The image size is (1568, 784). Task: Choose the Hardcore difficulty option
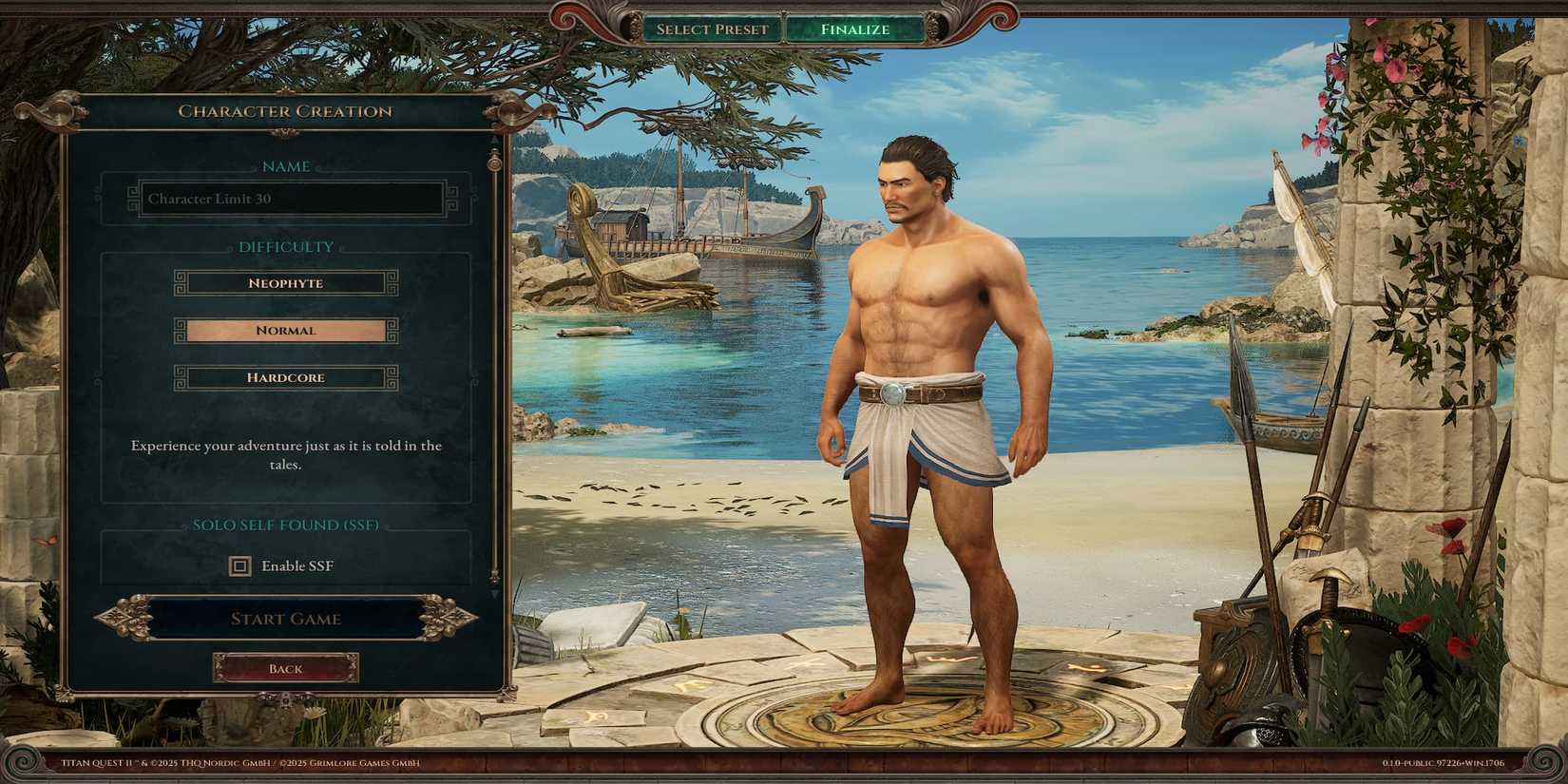pos(285,377)
